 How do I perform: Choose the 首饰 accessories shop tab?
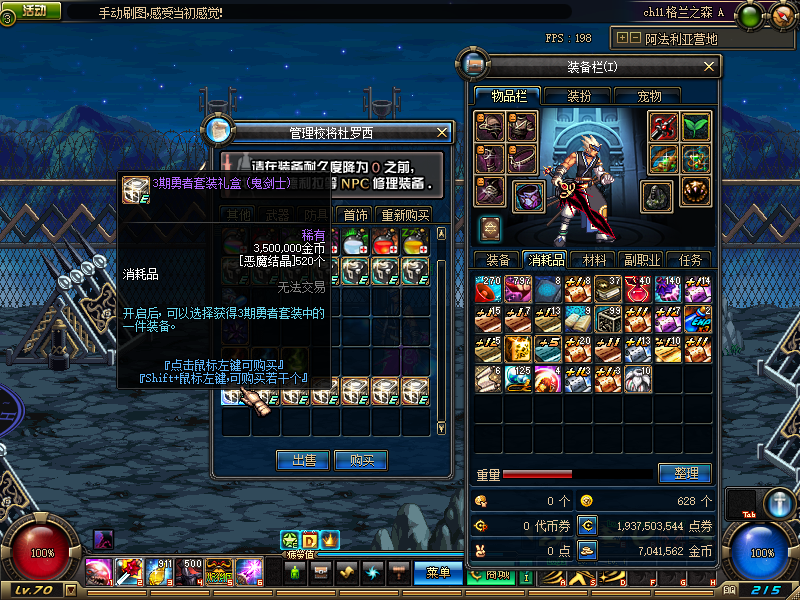(x=354, y=215)
